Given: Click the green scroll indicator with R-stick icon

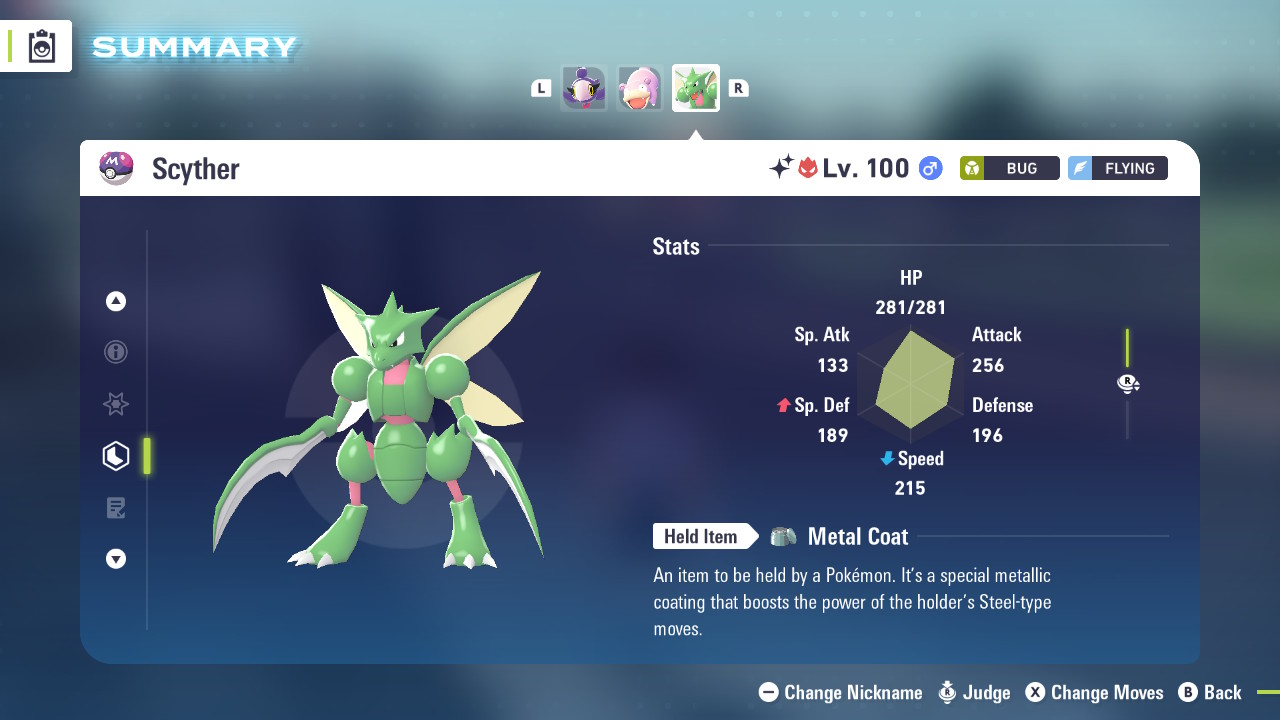Looking at the screenshot, I should [x=1128, y=383].
